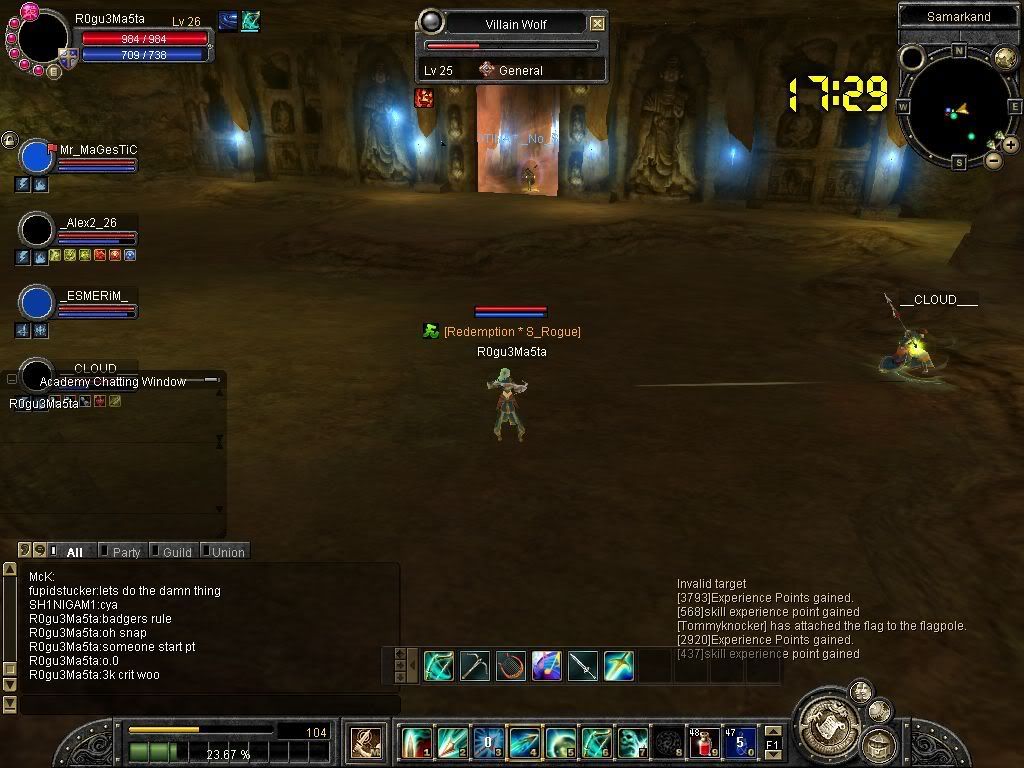Zoom out the minimap with minus button
This screenshot has width=1024, height=768.
(993, 159)
